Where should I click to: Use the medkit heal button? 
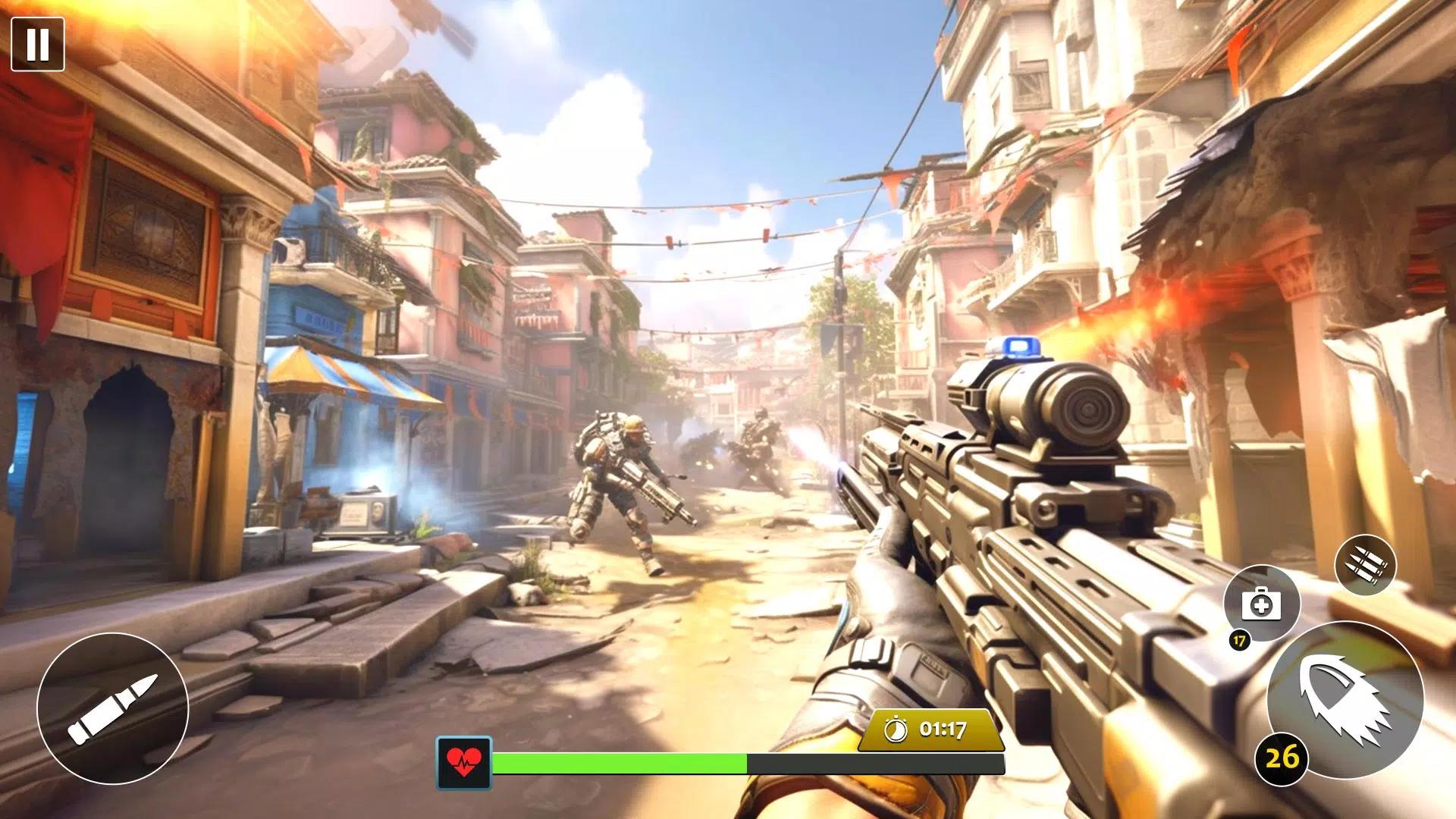[x=1261, y=604]
